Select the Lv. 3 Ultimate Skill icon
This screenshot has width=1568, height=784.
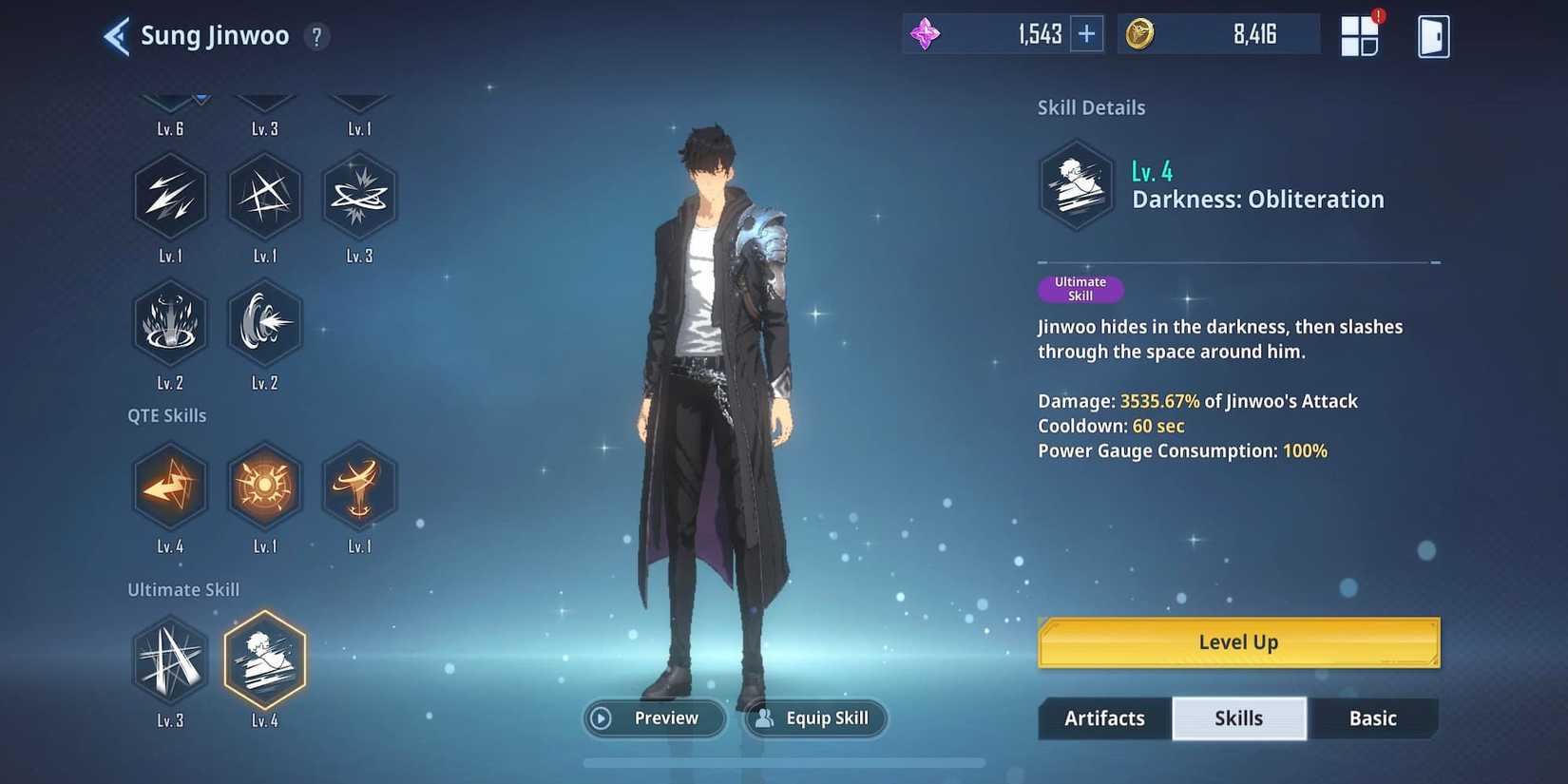(170, 660)
